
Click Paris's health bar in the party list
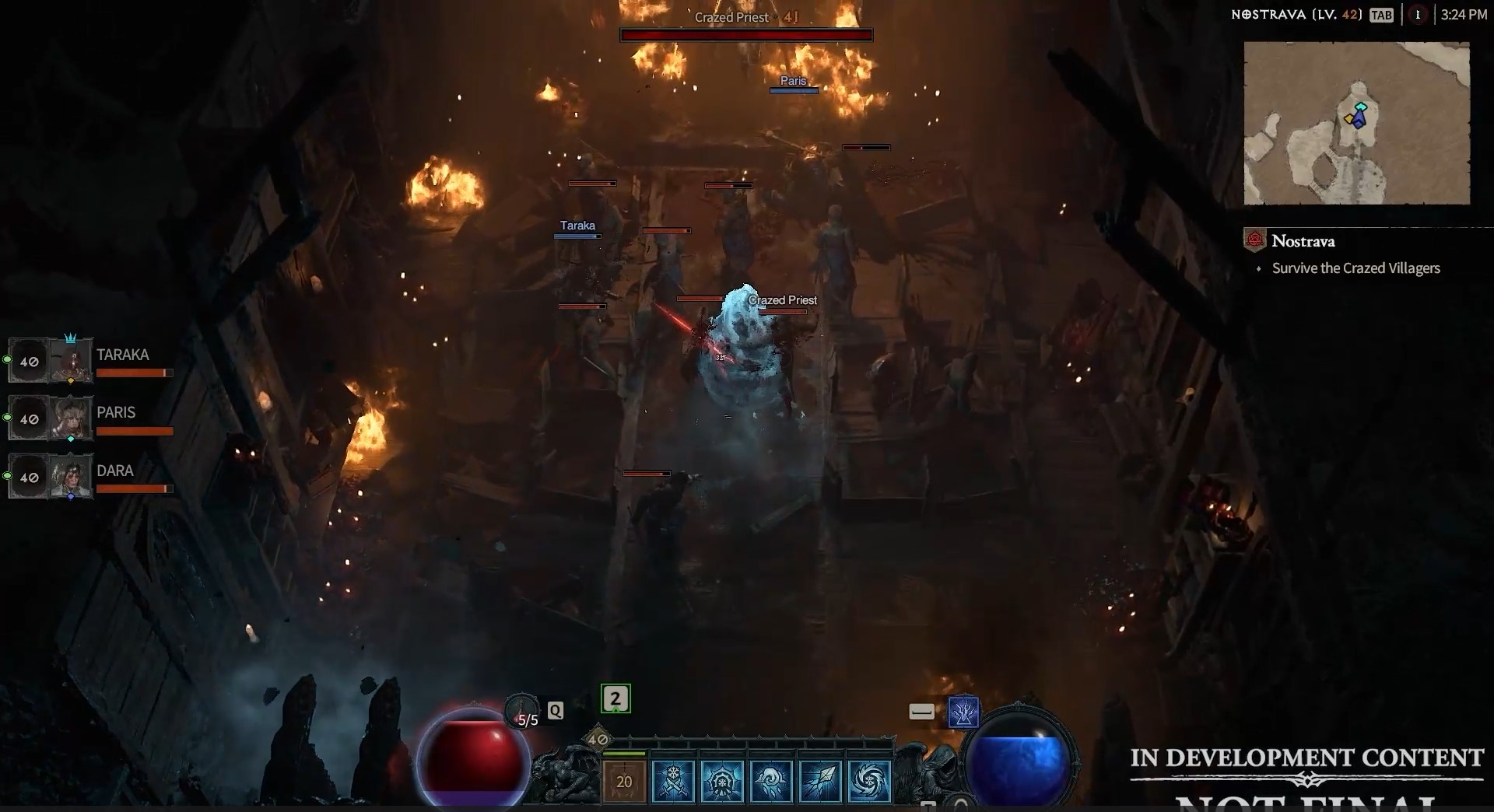[135, 432]
